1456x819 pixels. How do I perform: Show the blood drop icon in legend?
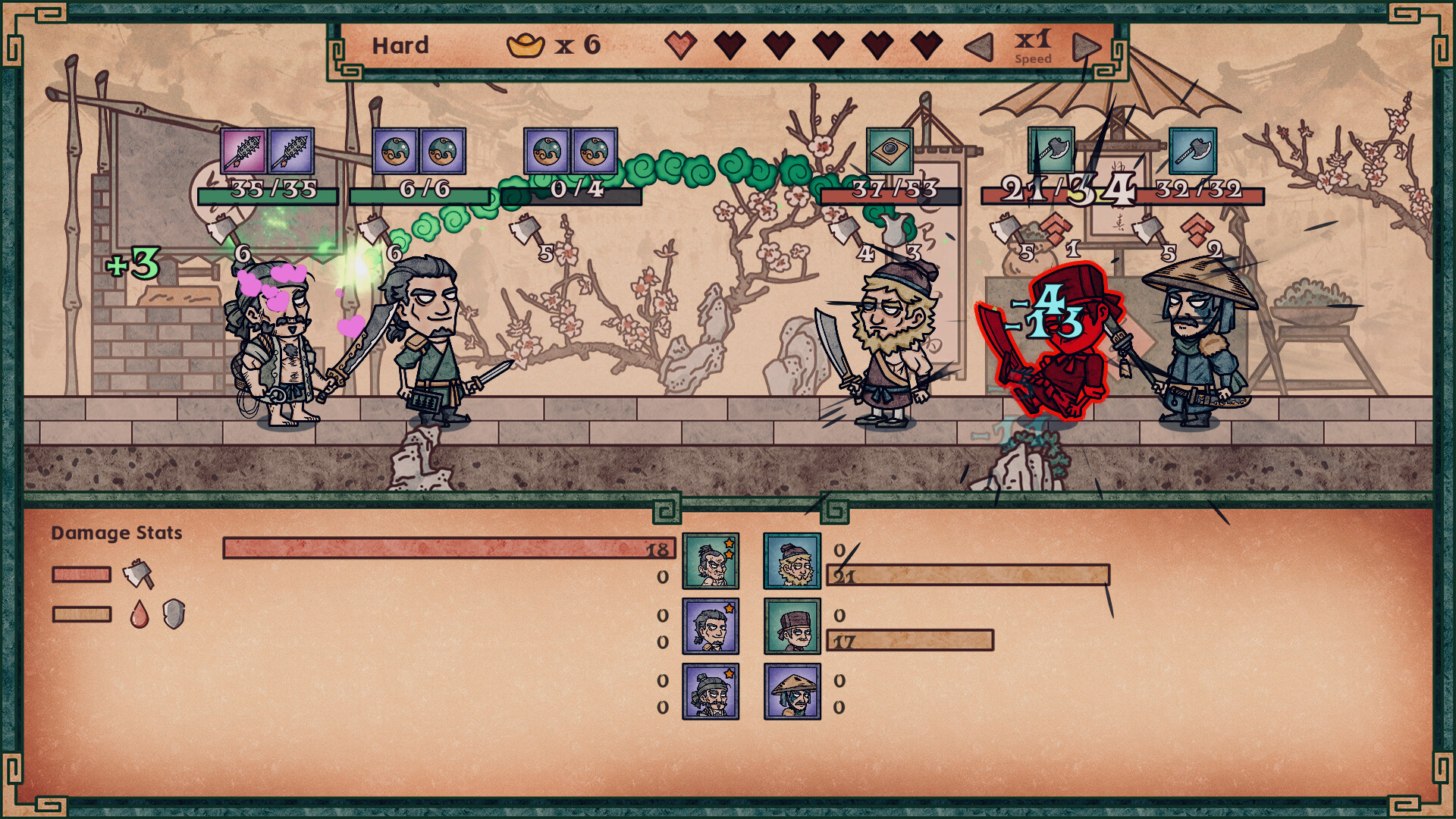coord(140,614)
